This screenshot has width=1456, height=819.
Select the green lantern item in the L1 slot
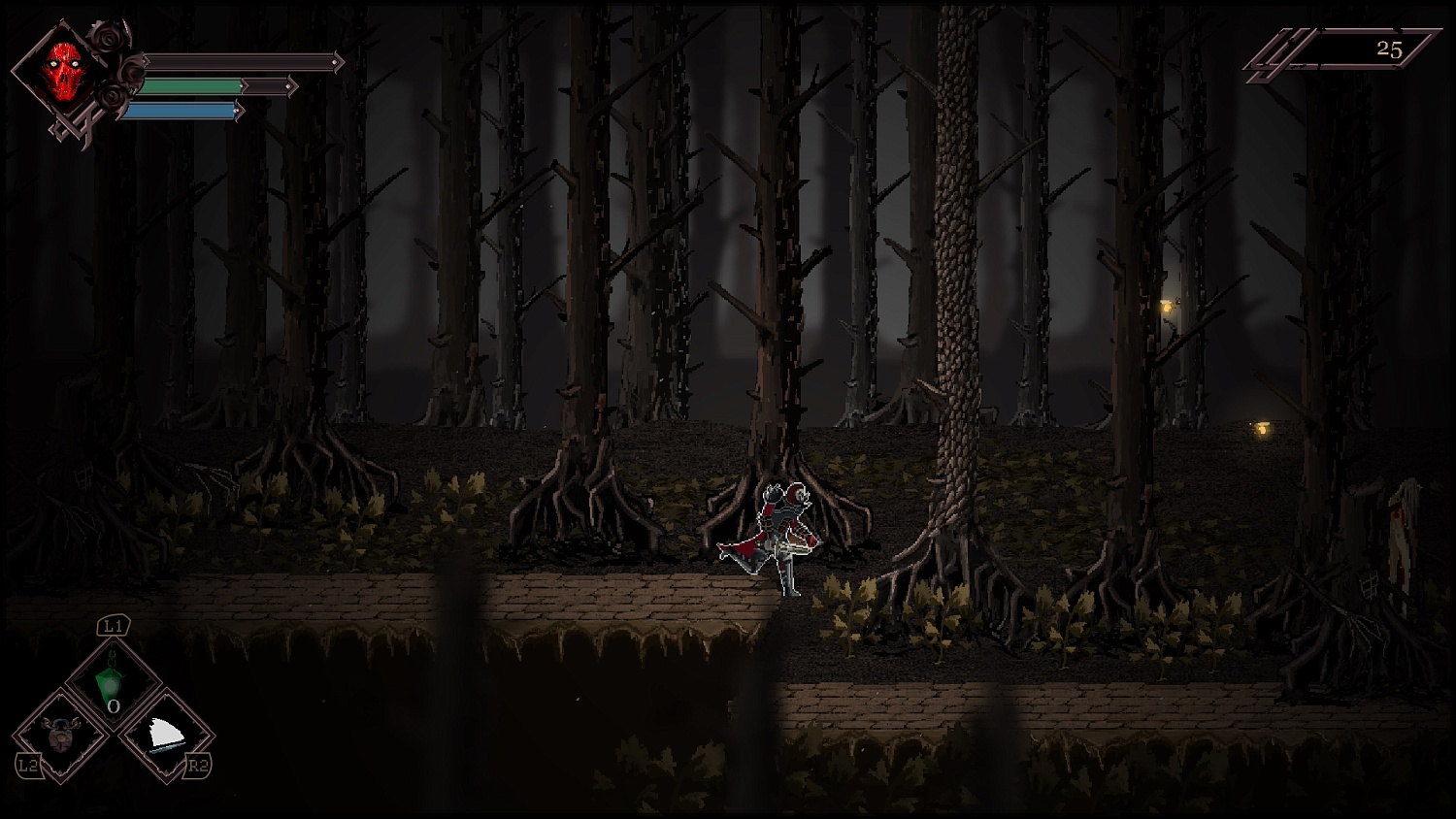112,681
